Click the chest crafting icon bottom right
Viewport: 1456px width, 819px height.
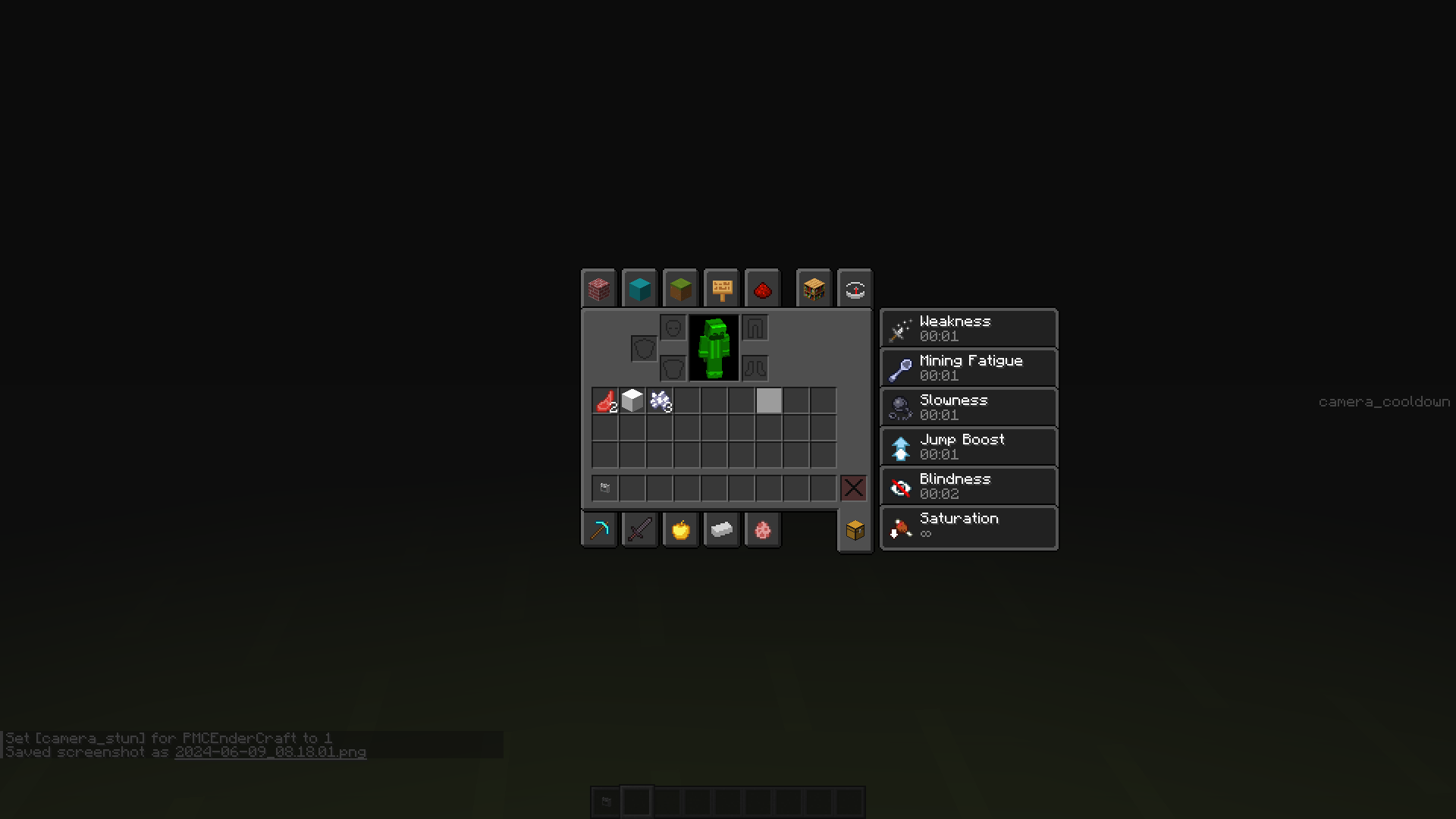point(855,530)
